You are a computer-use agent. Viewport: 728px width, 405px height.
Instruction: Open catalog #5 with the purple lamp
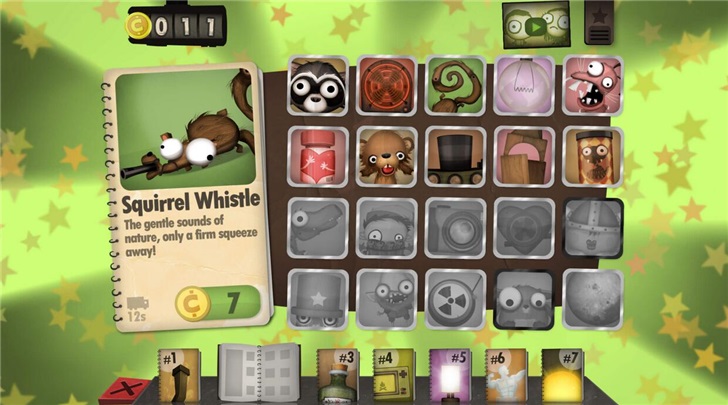tap(451, 376)
